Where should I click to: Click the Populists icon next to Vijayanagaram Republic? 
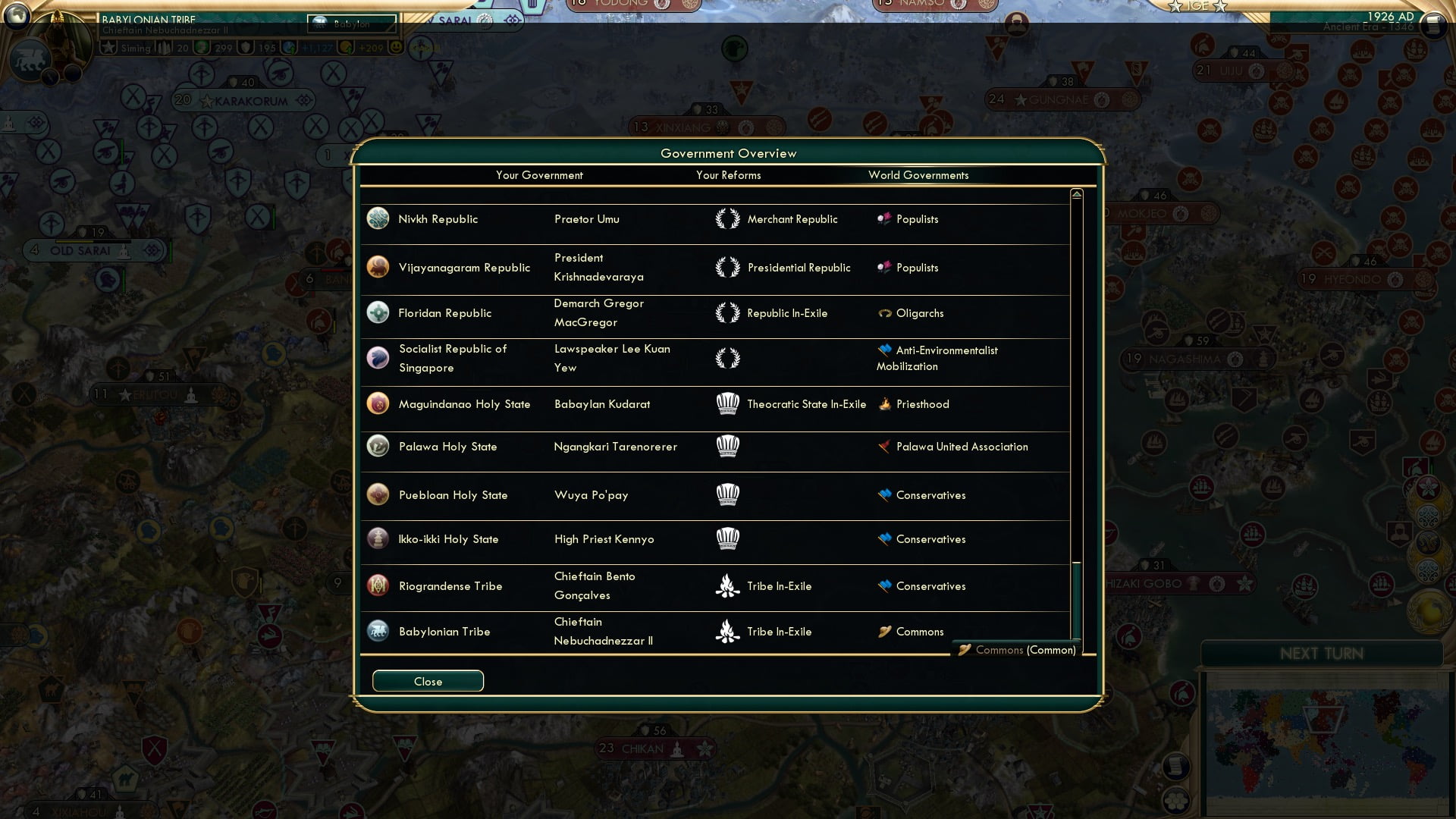point(883,267)
